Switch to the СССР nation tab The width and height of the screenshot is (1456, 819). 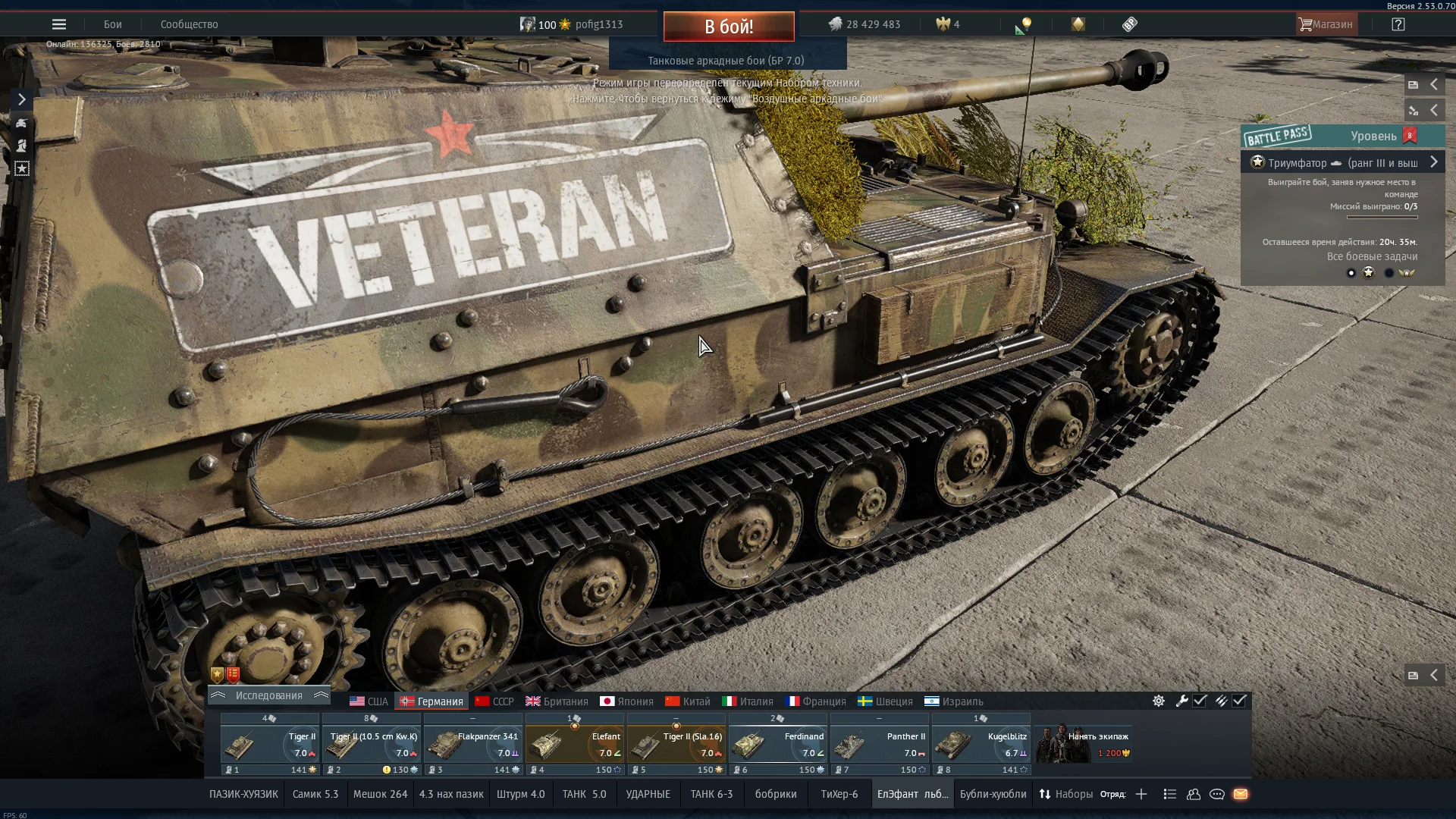pyautogui.click(x=494, y=701)
